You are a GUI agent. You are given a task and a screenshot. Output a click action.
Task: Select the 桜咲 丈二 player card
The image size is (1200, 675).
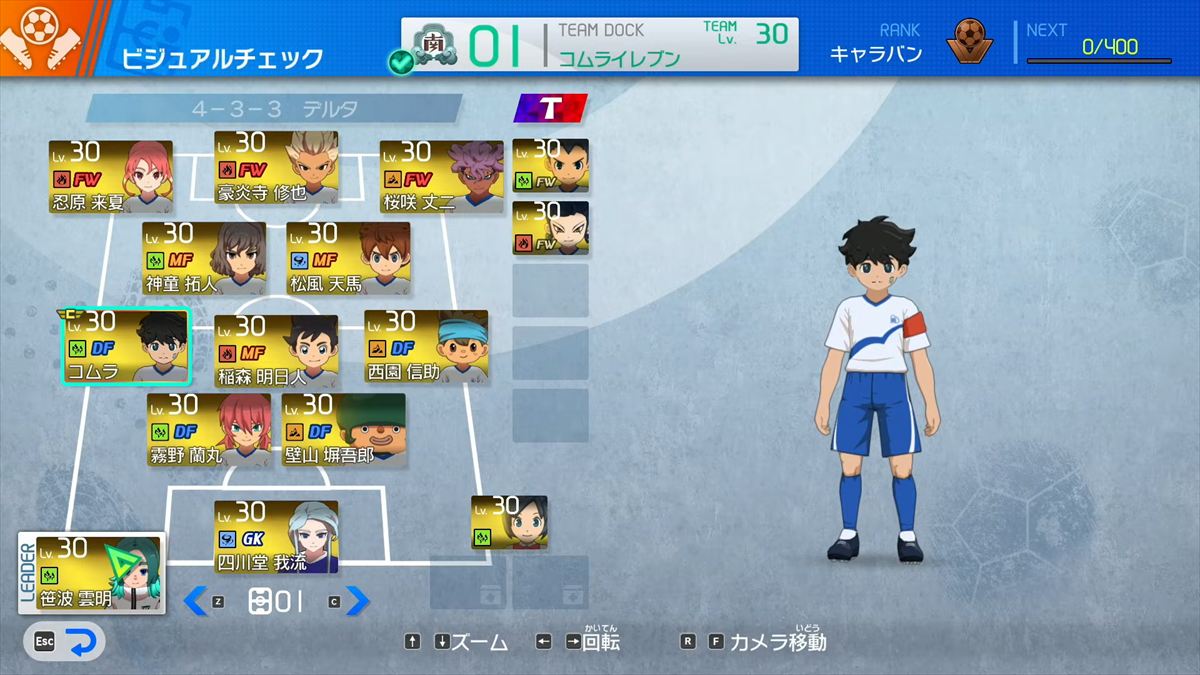pyautogui.click(x=441, y=177)
